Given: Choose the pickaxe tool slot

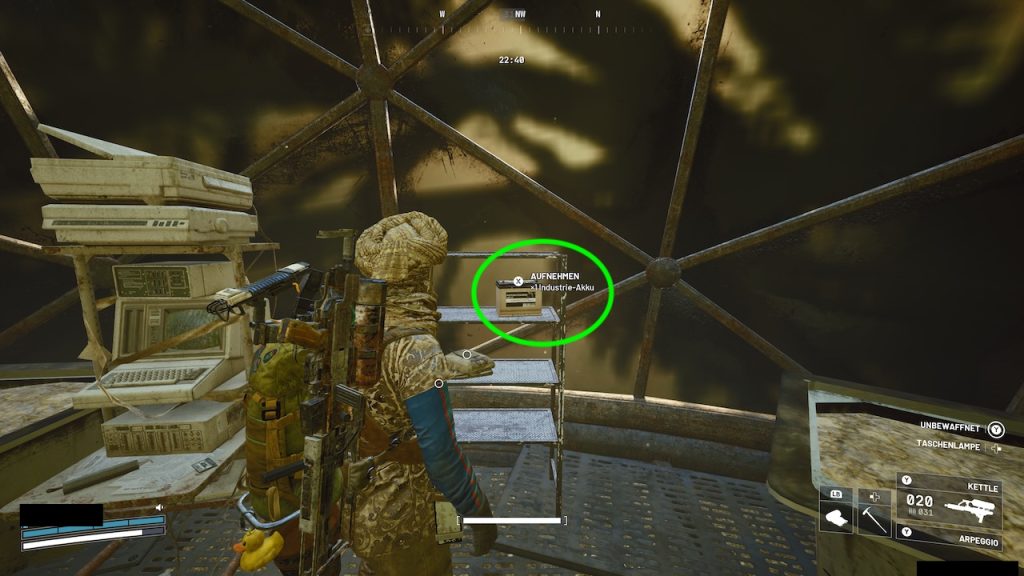Looking at the screenshot, I should point(873,518).
